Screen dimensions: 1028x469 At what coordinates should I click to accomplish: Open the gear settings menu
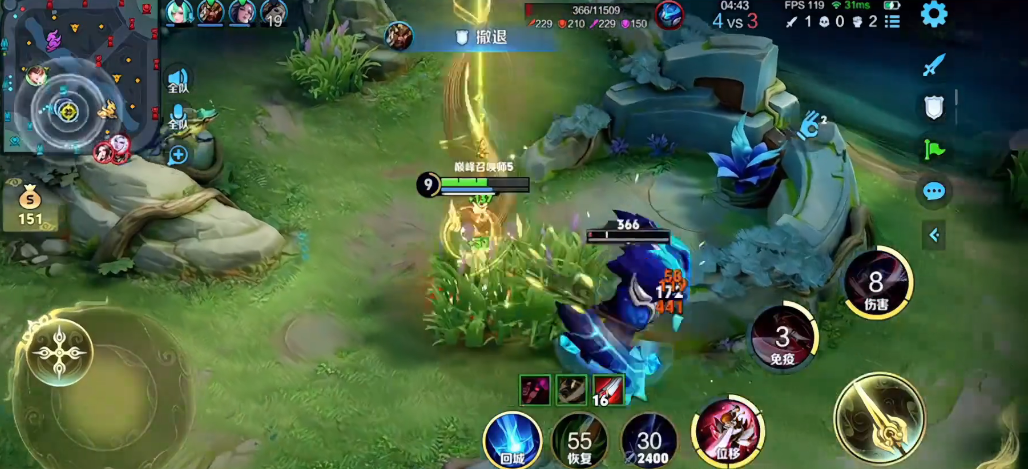pyautogui.click(x=934, y=14)
